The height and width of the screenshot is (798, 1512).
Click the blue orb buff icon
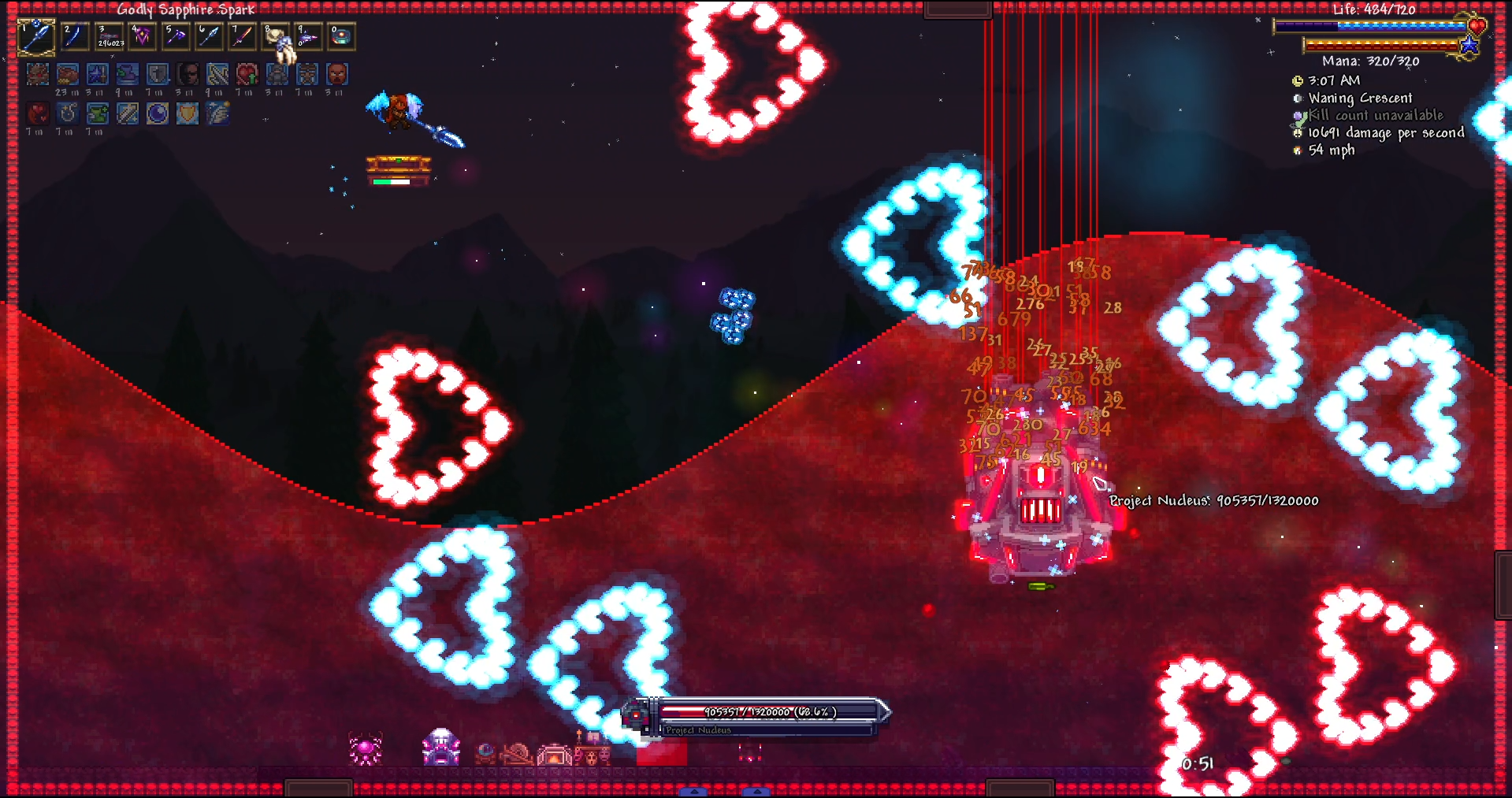pyautogui.click(x=158, y=114)
